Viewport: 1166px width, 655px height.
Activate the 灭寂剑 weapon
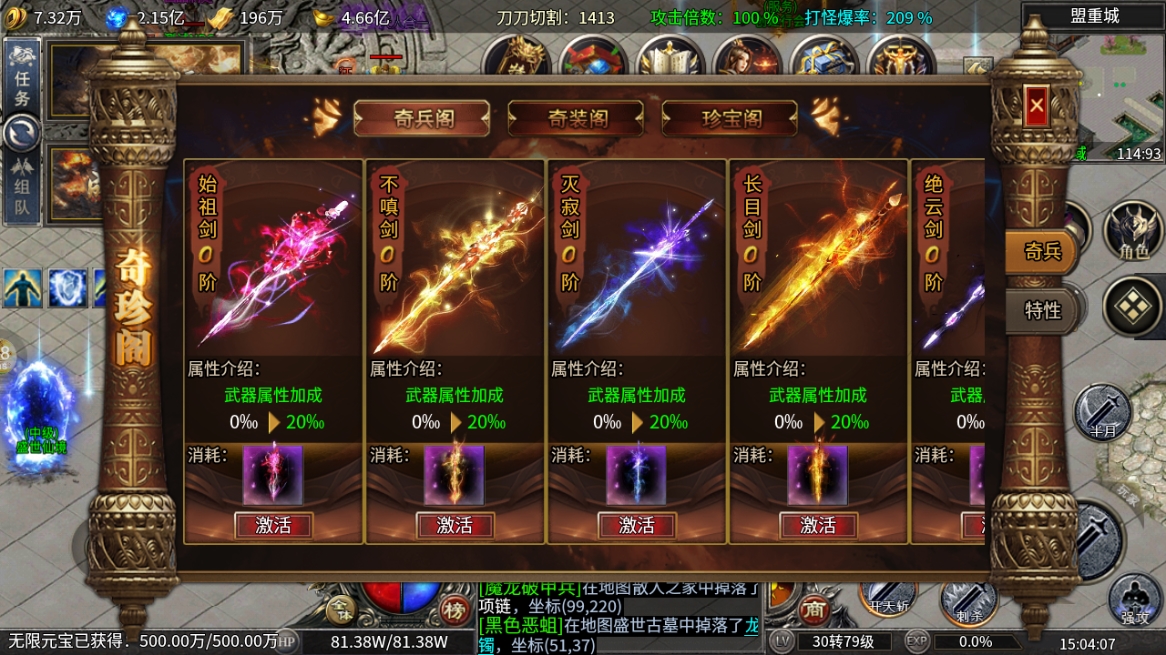637,525
